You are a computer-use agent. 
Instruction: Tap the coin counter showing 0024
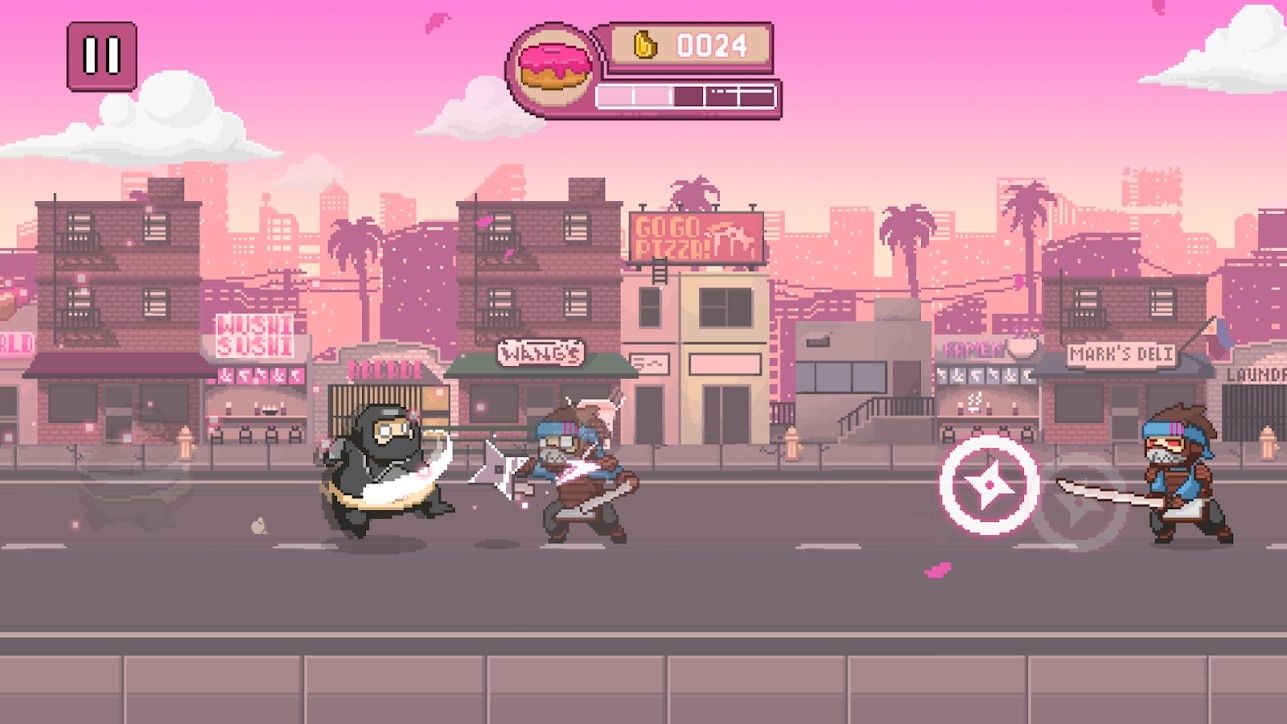[x=710, y=45]
